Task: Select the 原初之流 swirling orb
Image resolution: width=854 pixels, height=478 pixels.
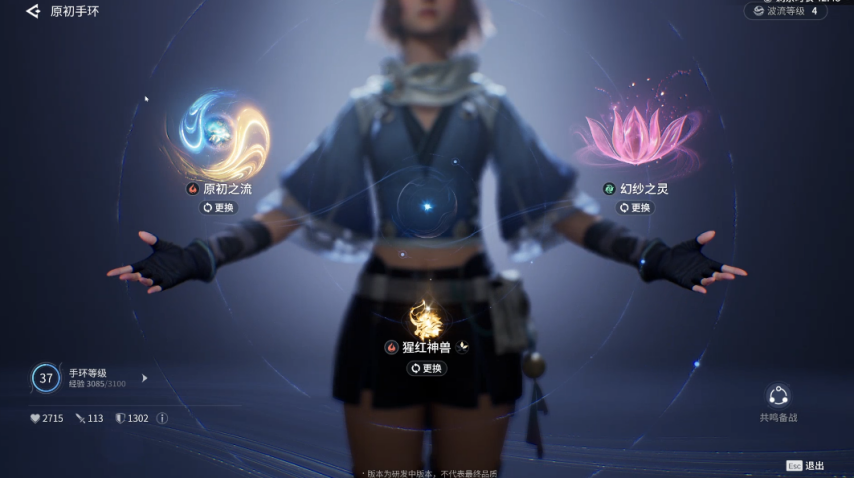Action: pos(217,136)
